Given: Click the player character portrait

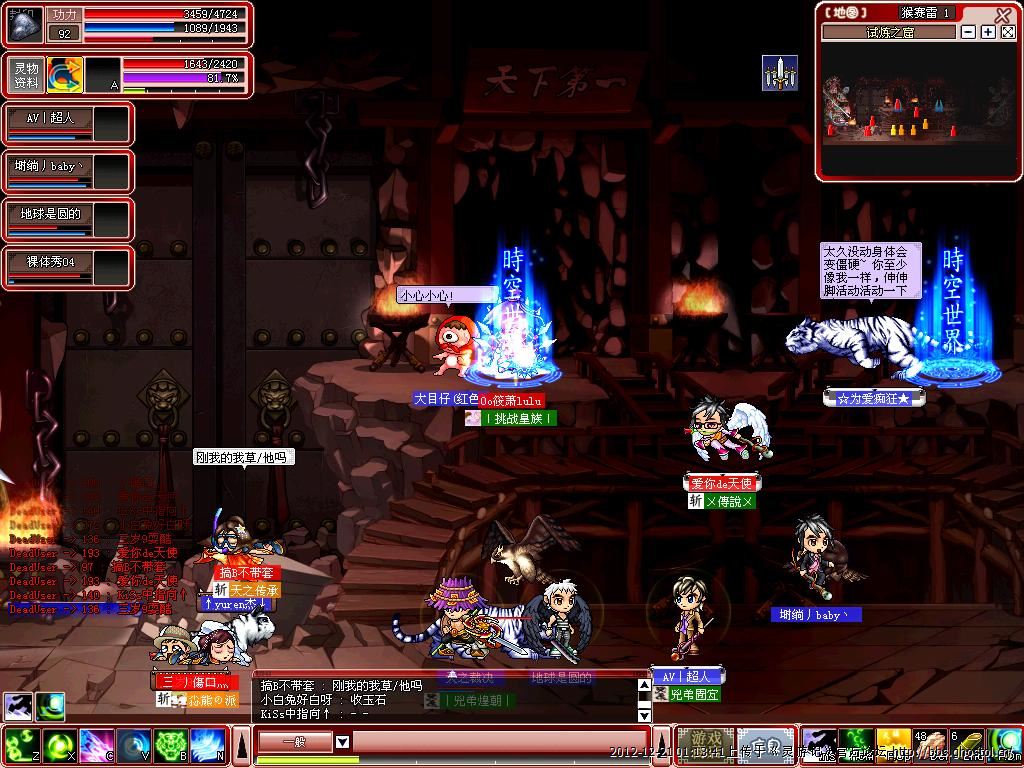Looking at the screenshot, I should 25,25.
